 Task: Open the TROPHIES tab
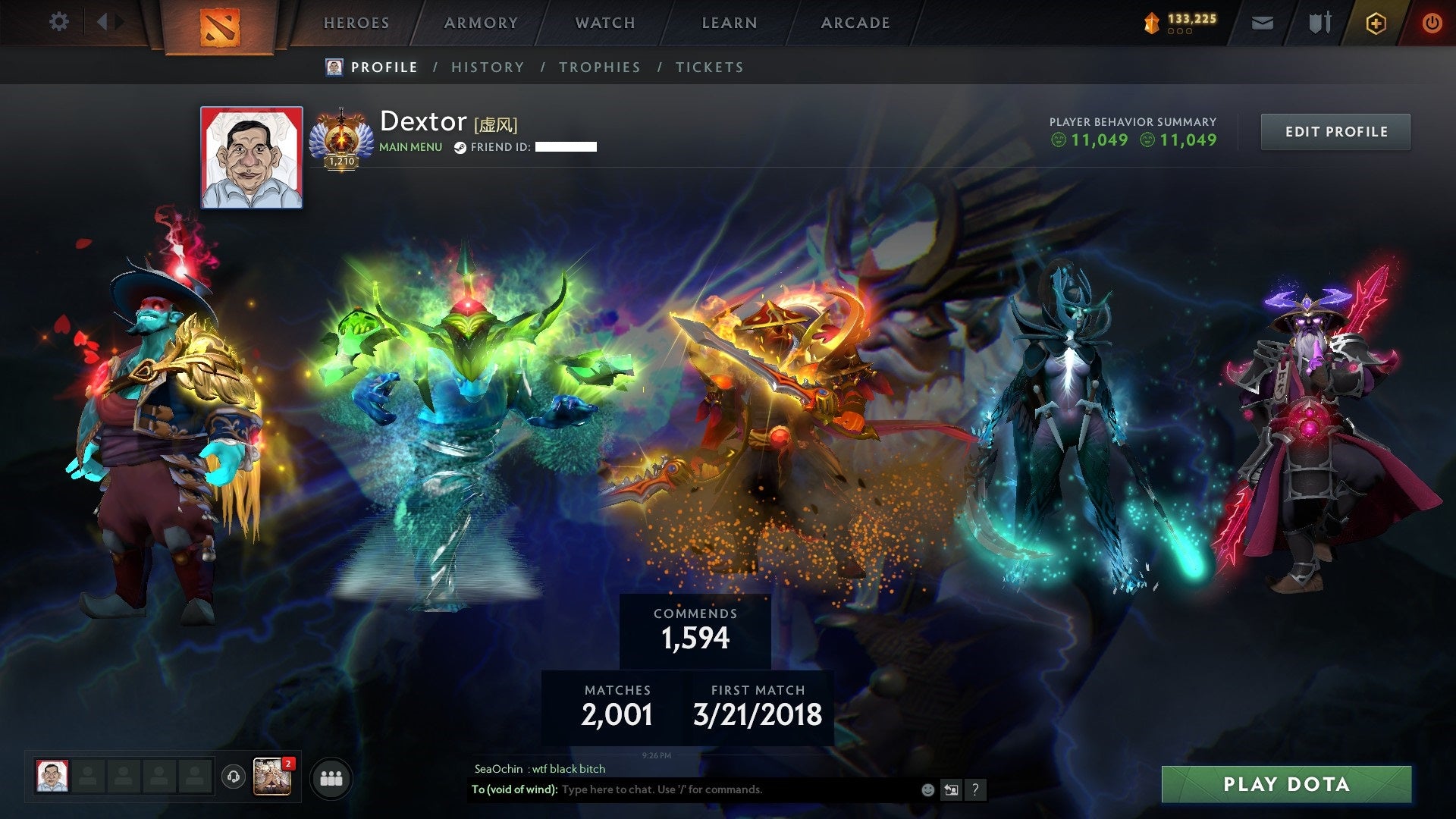click(600, 67)
